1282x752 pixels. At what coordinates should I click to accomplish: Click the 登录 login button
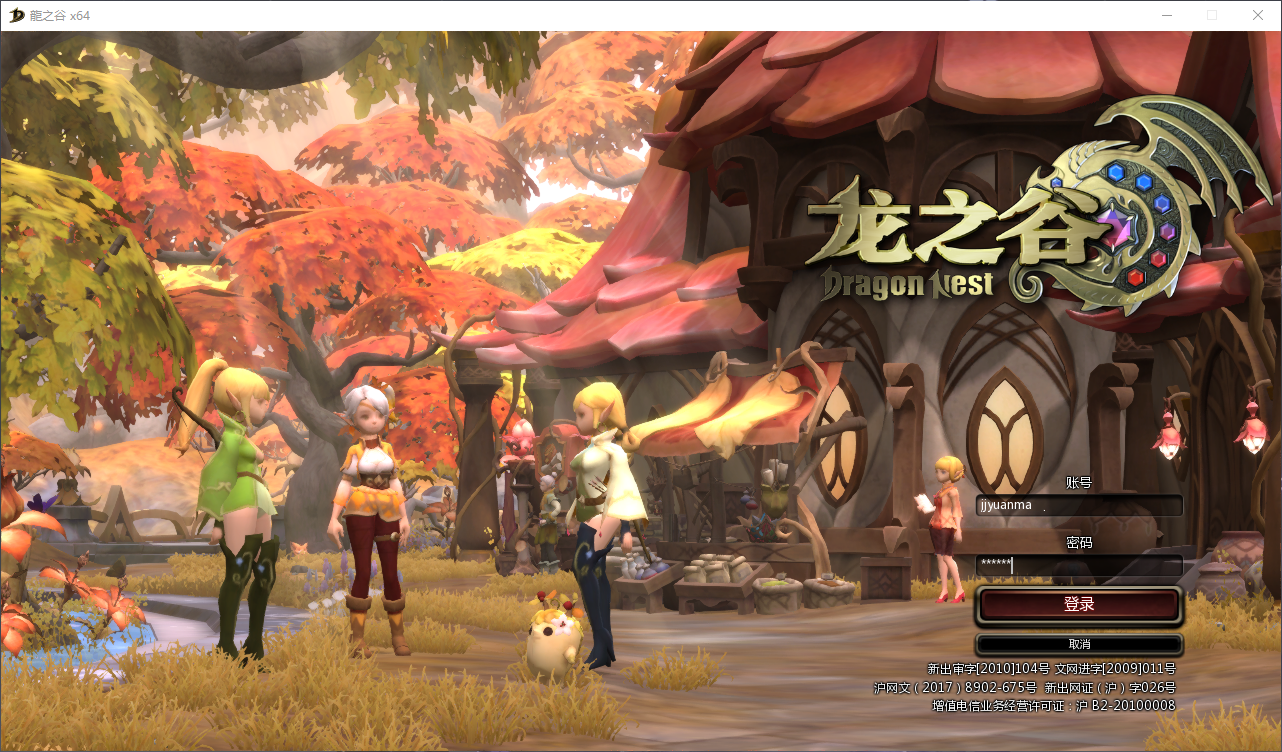pyautogui.click(x=1079, y=605)
